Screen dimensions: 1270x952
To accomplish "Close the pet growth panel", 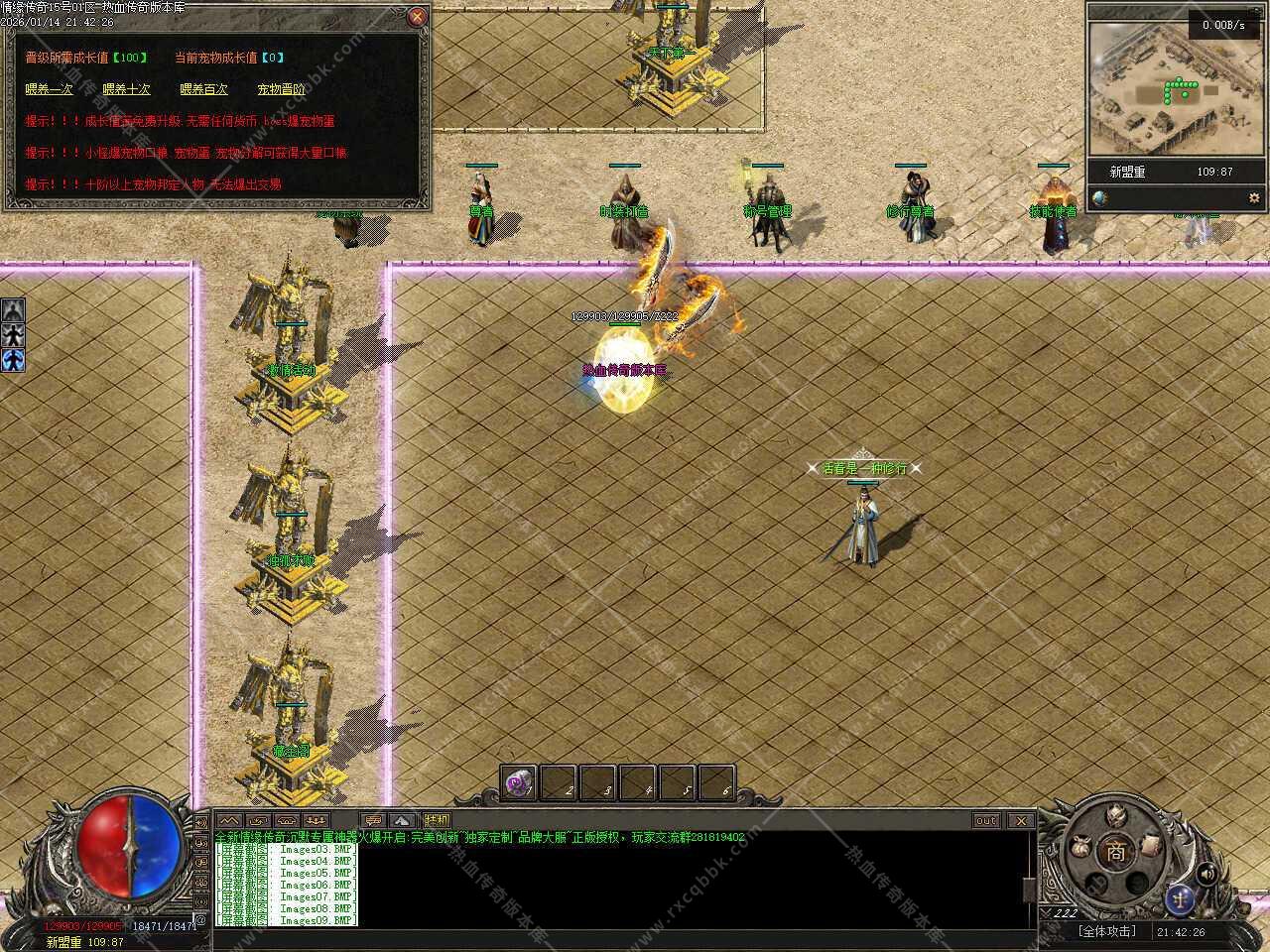I will coord(418,17).
